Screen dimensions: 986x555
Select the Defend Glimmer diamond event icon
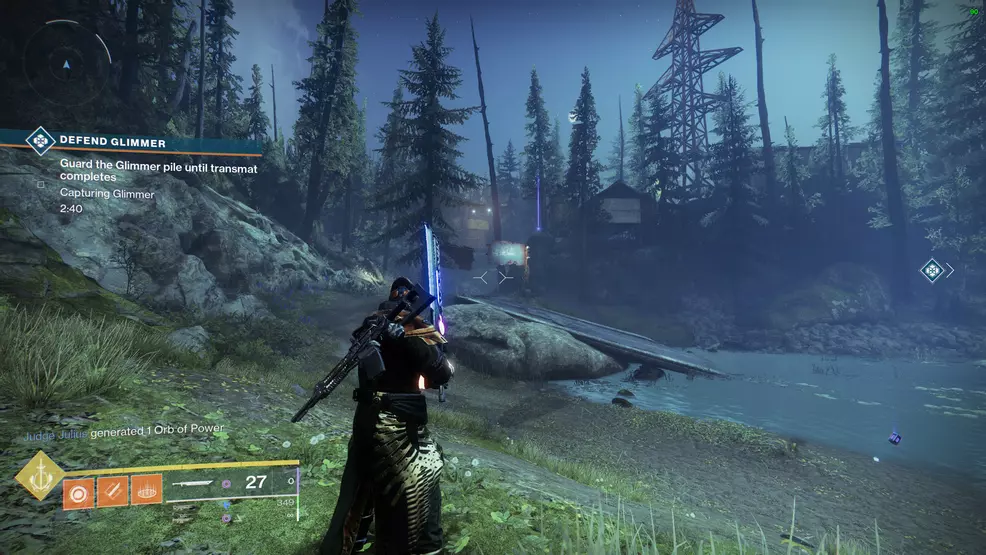tap(40, 141)
